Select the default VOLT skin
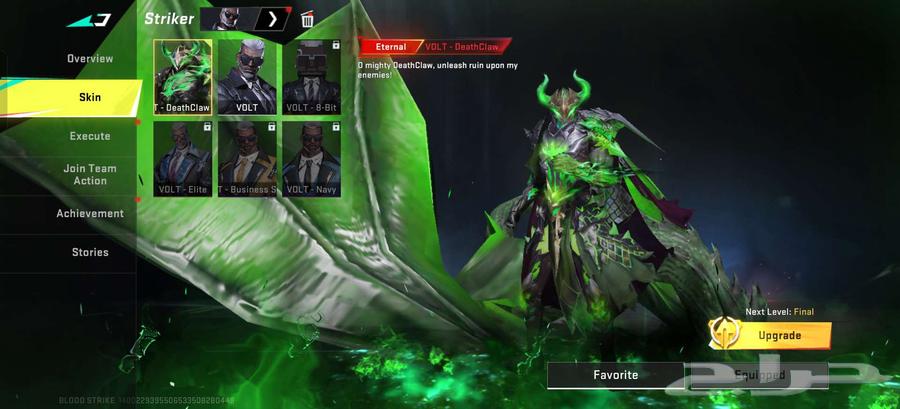Viewport: 900px width, 409px height. tap(247, 77)
